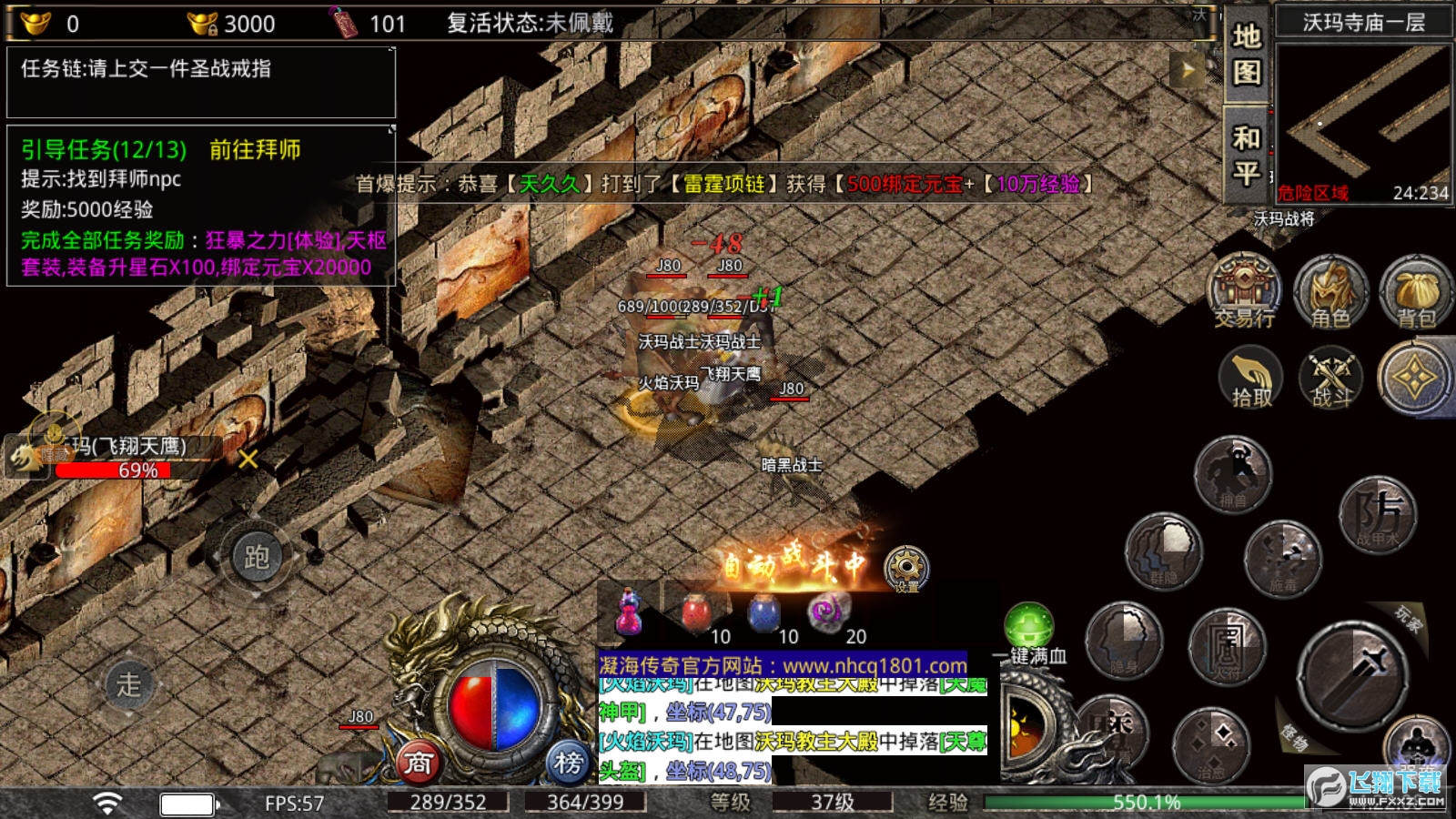Cast the 群隐 group stealth skill
1456x819 pixels.
click(x=1164, y=551)
